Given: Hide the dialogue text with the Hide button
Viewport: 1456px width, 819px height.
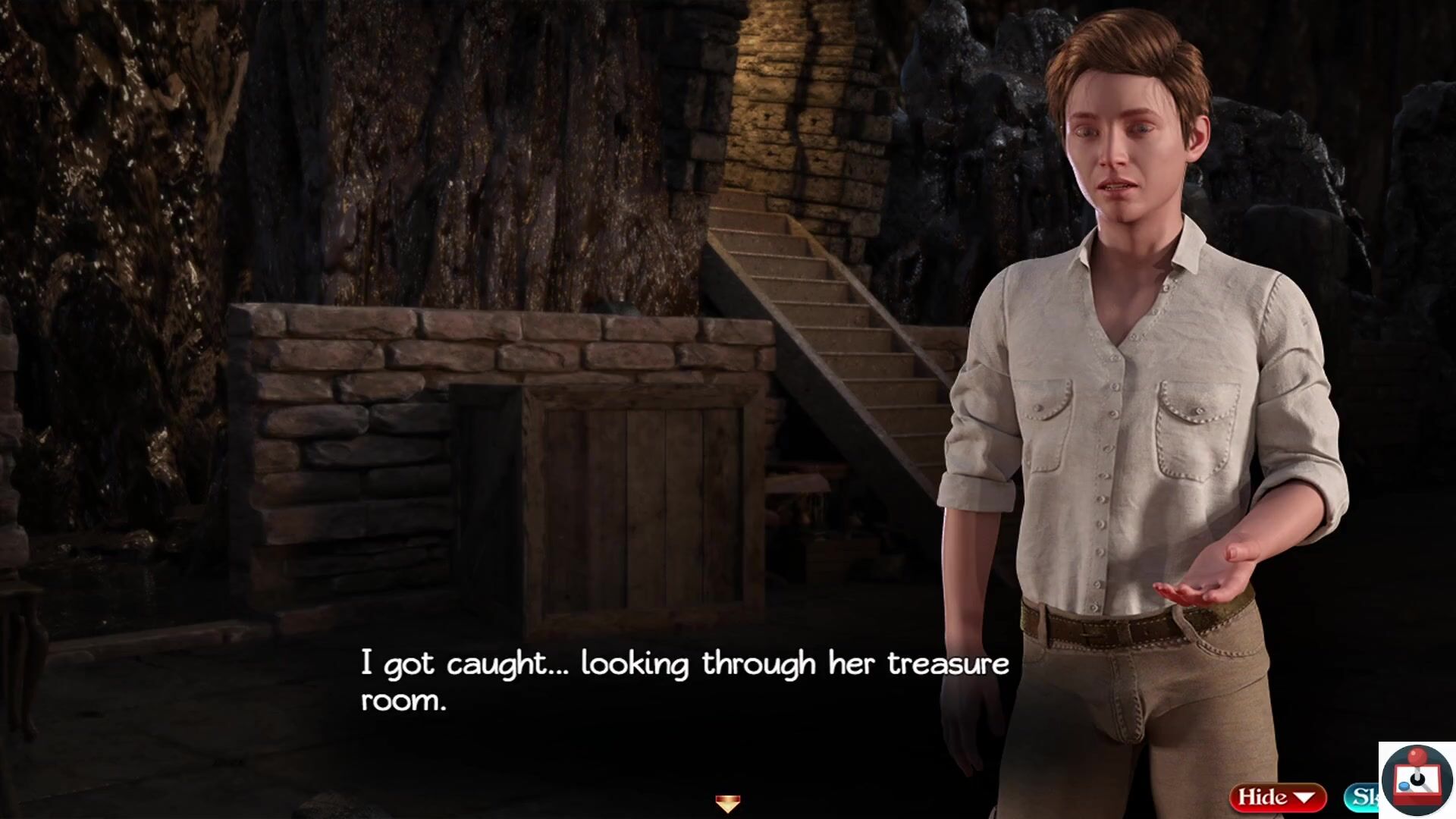Looking at the screenshot, I should click(1277, 797).
